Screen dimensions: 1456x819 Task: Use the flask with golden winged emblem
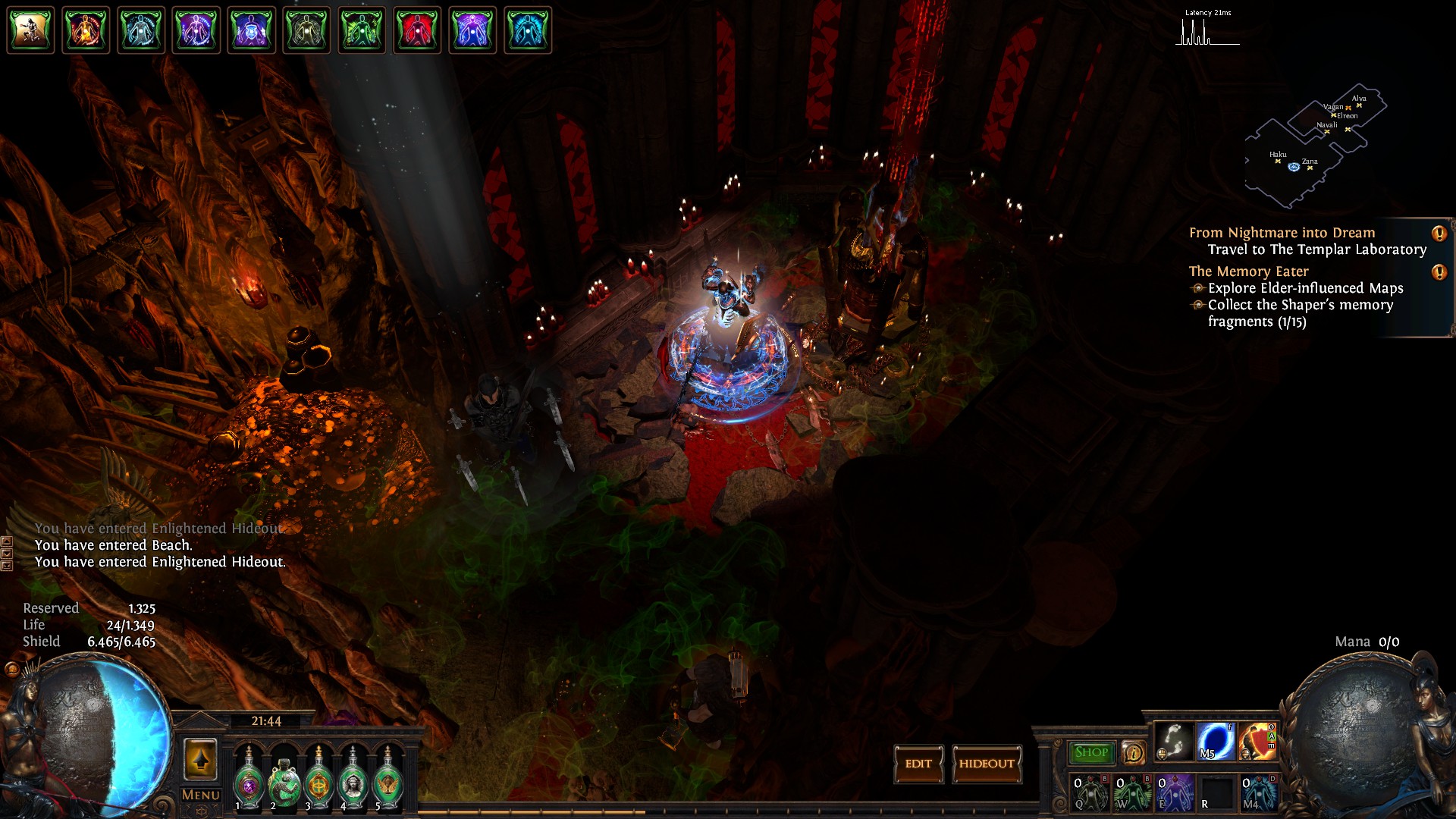click(388, 780)
